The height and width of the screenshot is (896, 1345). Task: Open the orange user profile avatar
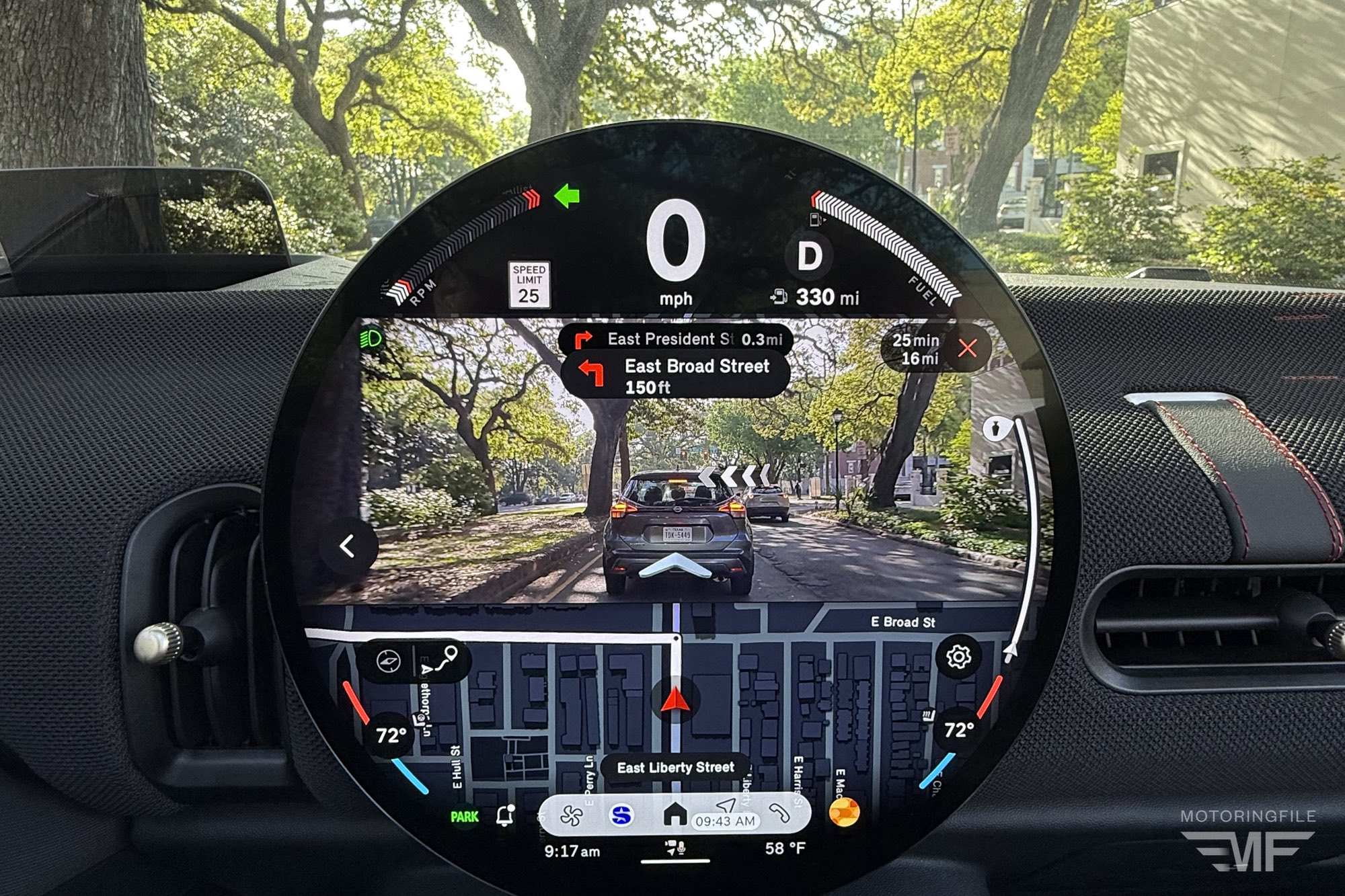point(844,812)
